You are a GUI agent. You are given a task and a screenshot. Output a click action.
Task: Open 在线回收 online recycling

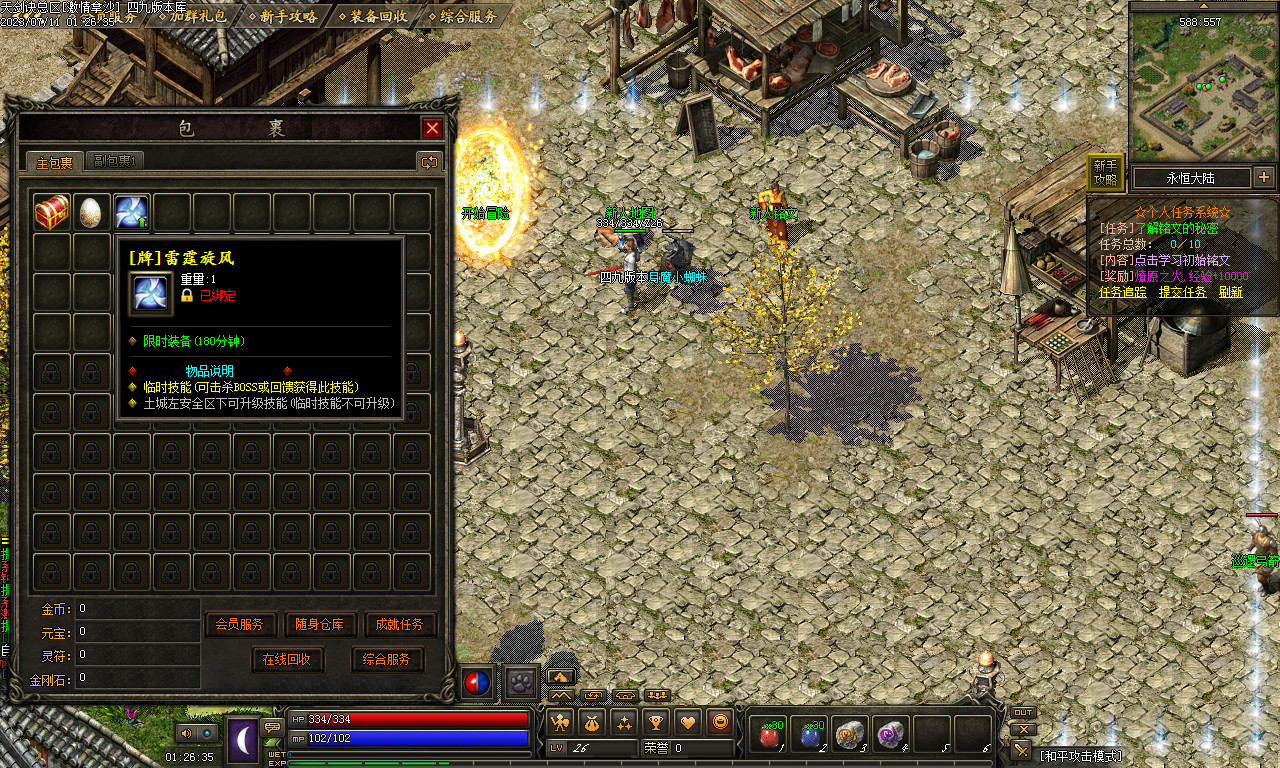(x=287, y=660)
